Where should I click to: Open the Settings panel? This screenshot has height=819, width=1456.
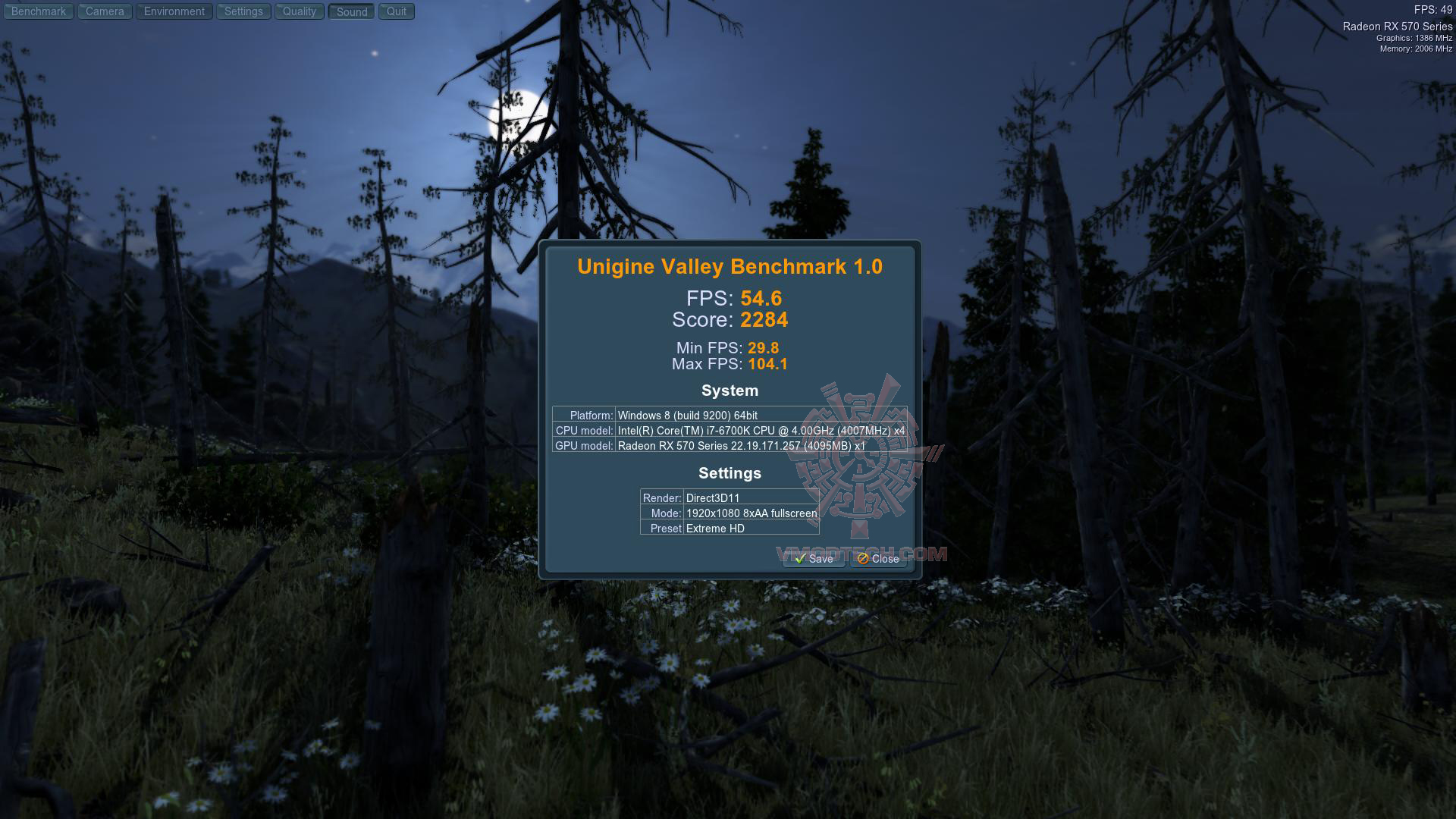pos(243,11)
